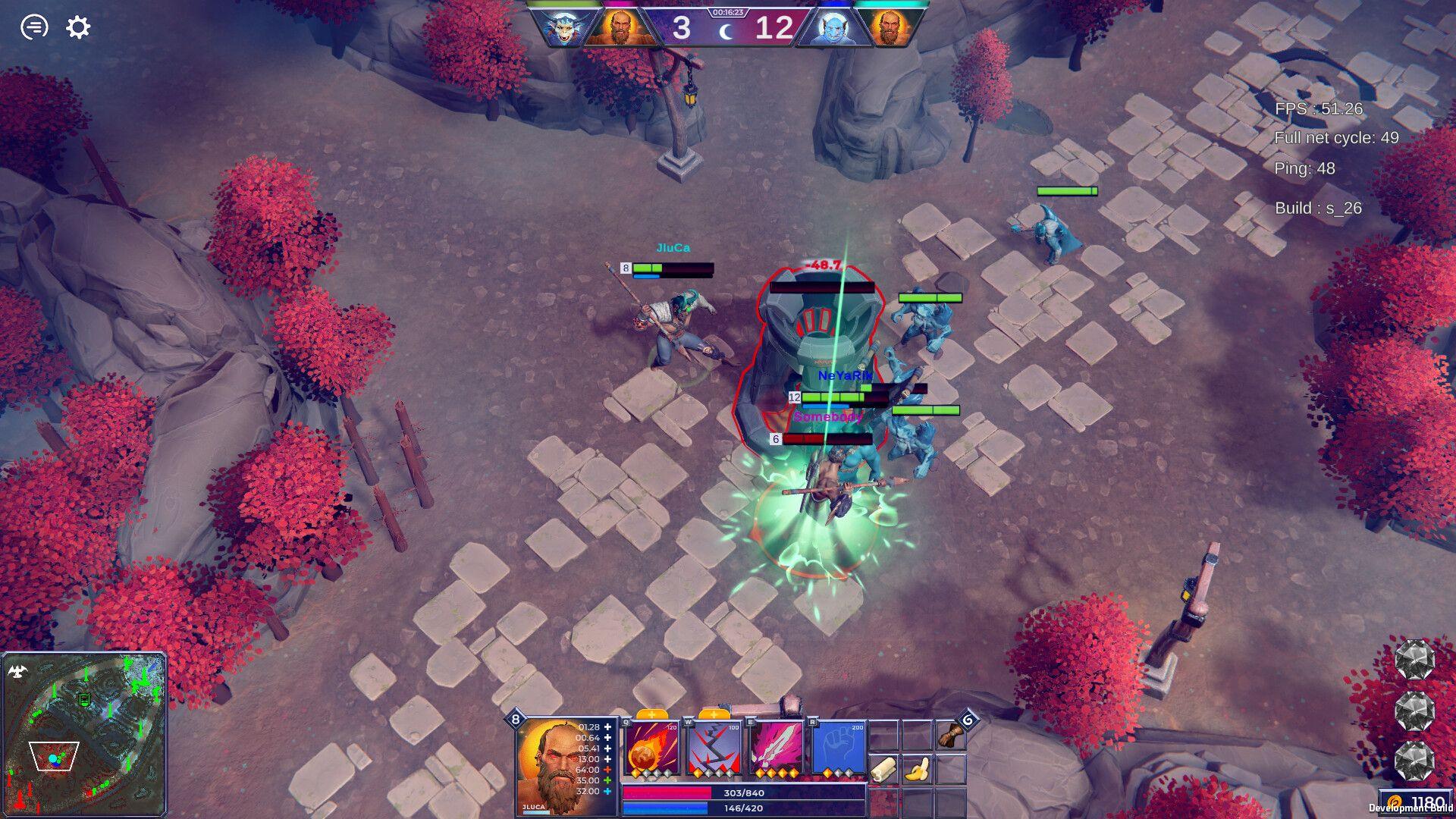Image resolution: width=1456 pixels, height=819 pixels.
Task: Activate the shockwave W ability
Action: [x=714, y=749]
